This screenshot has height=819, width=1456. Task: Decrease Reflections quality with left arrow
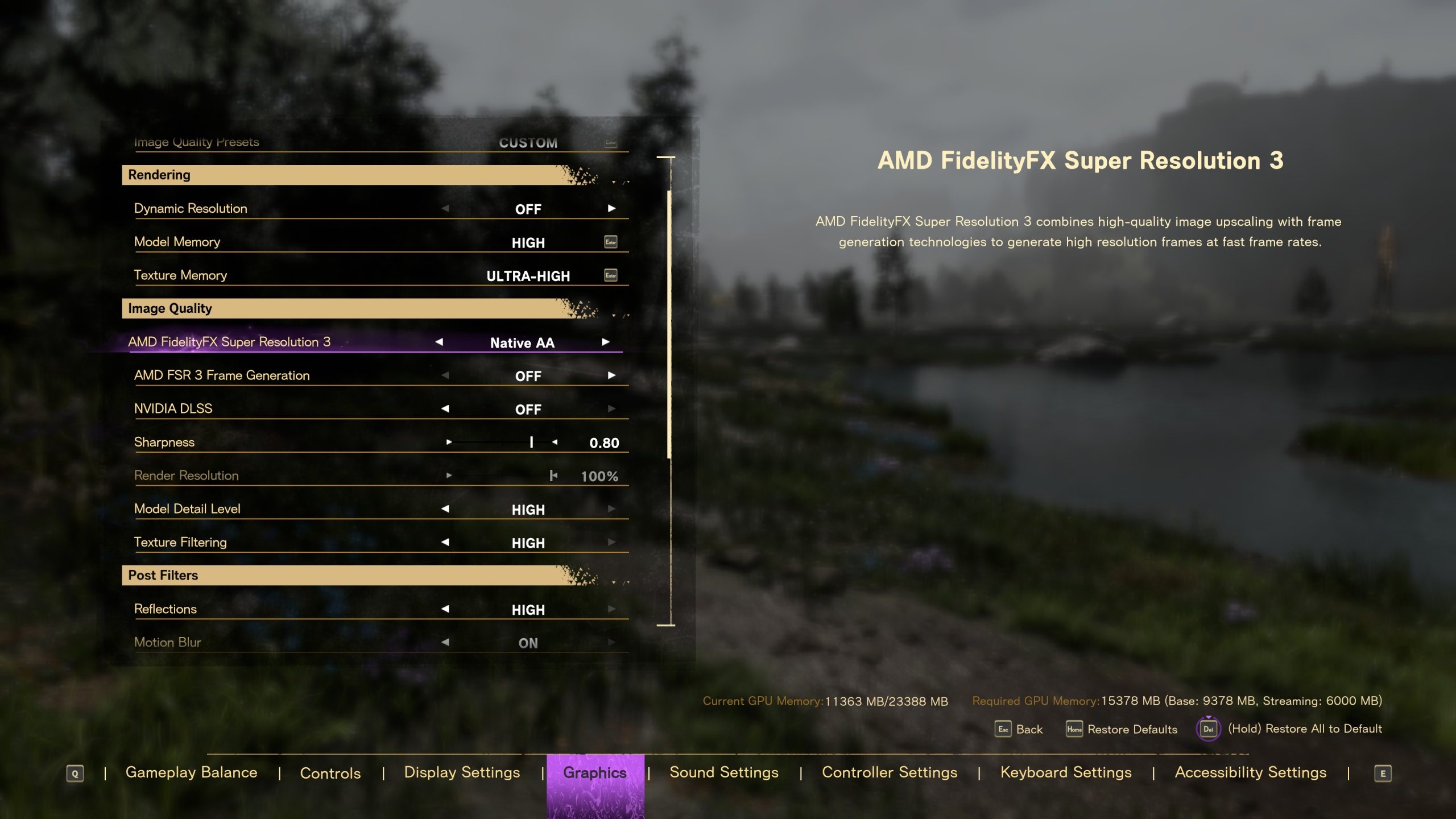tap(445, 609)
